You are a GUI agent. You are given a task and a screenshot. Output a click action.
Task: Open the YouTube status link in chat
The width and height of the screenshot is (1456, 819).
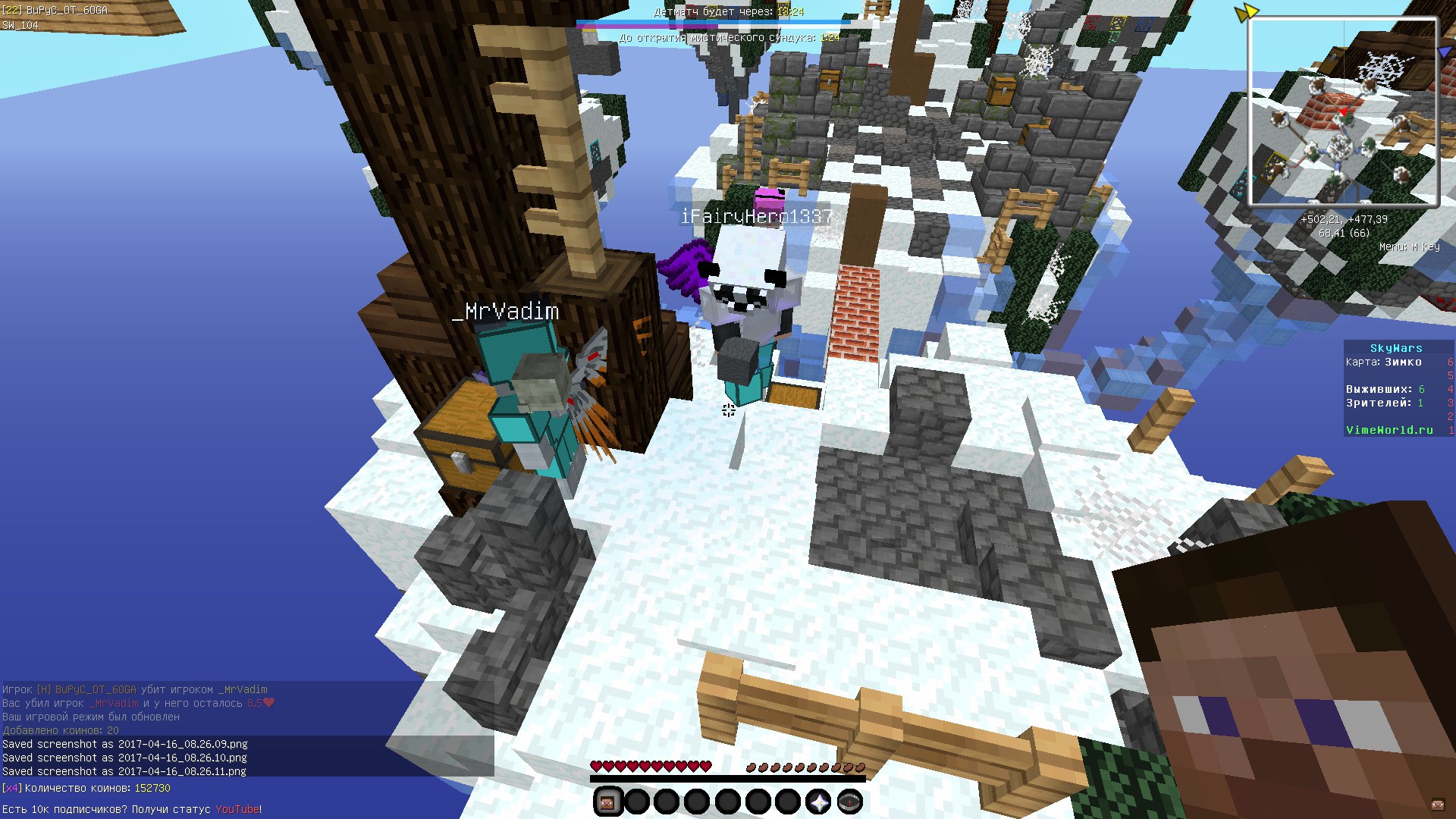click(237, 809)
